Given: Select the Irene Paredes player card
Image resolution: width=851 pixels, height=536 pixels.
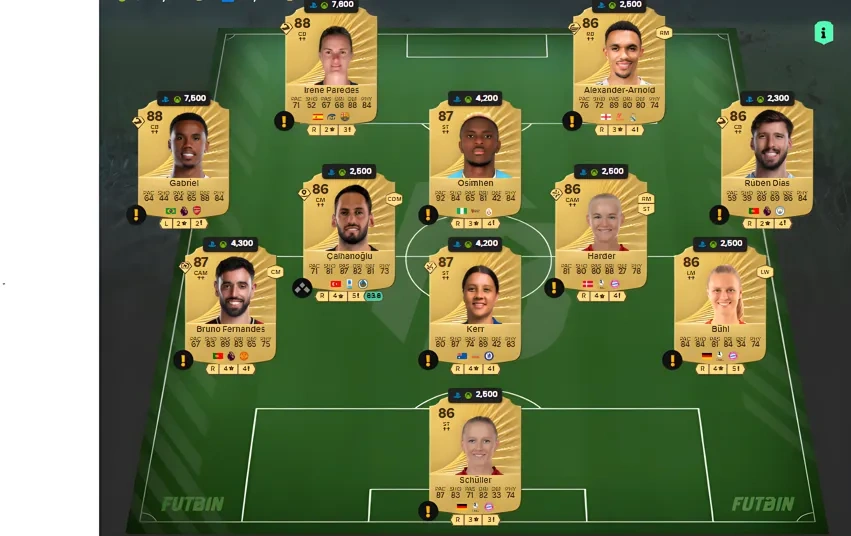Looking at the screenshot, I should [x=331, y=63].
